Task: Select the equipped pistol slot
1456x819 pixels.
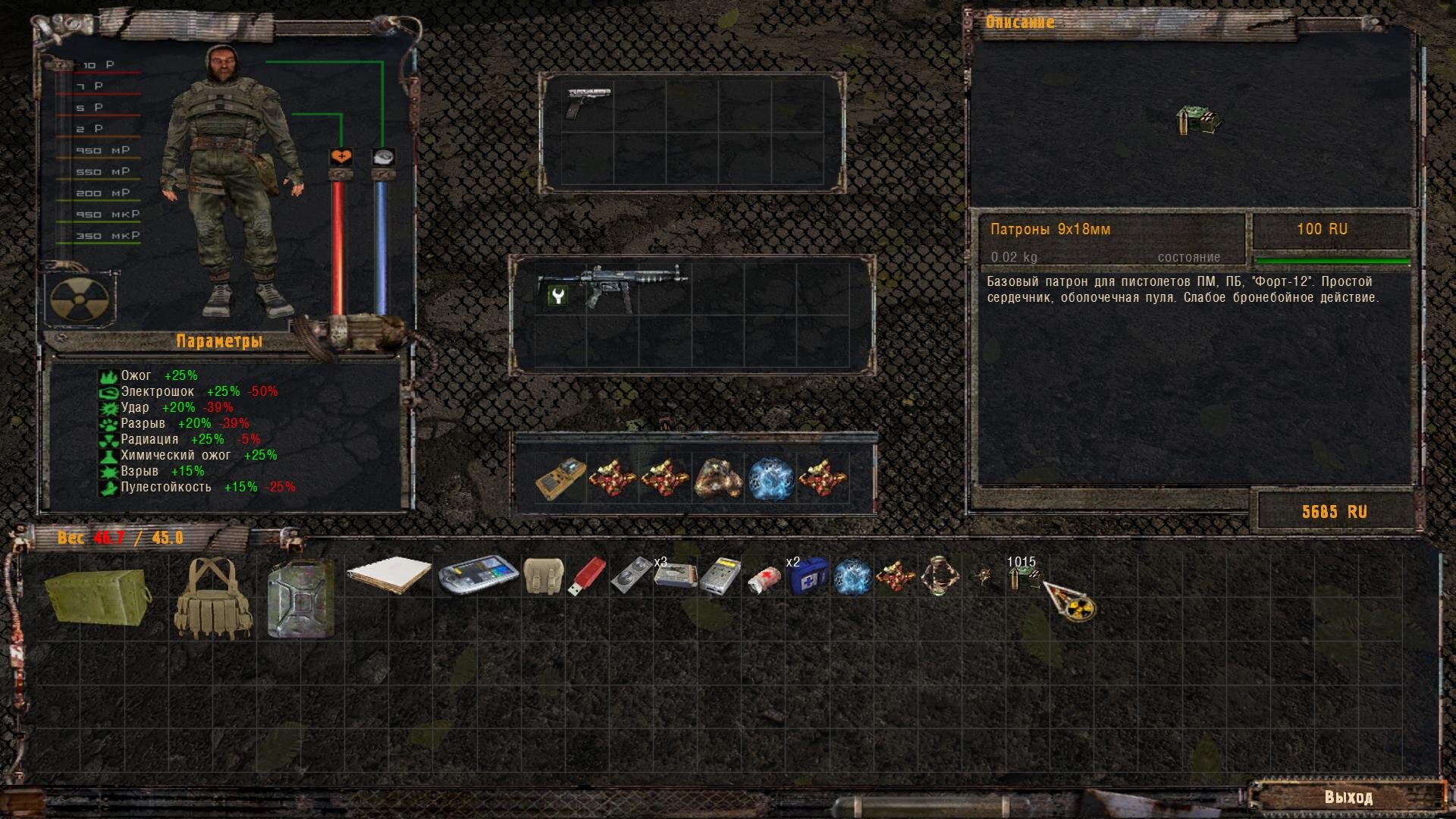Action: tap(588, 103)
